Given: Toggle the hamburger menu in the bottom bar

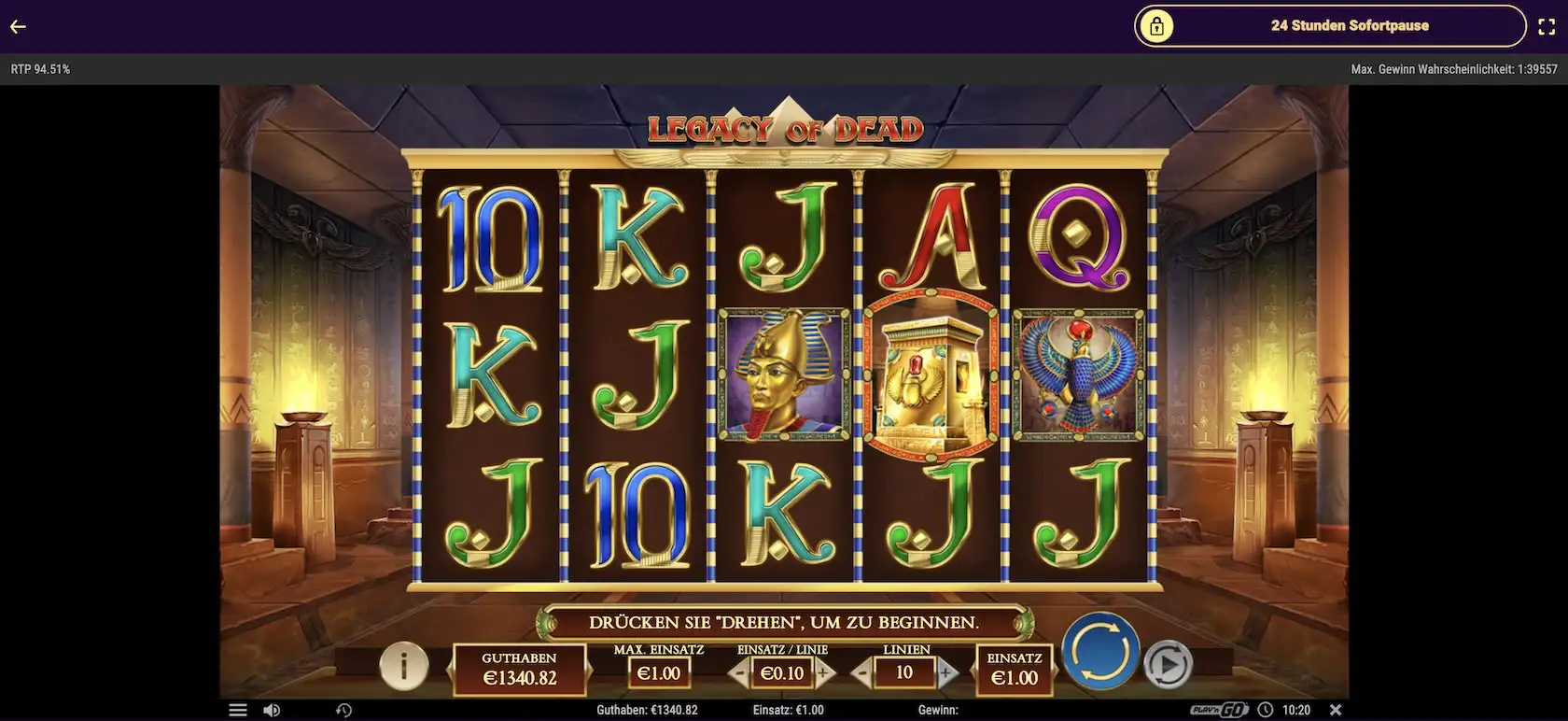Looking at the screenshot, I should click(238, 709).
